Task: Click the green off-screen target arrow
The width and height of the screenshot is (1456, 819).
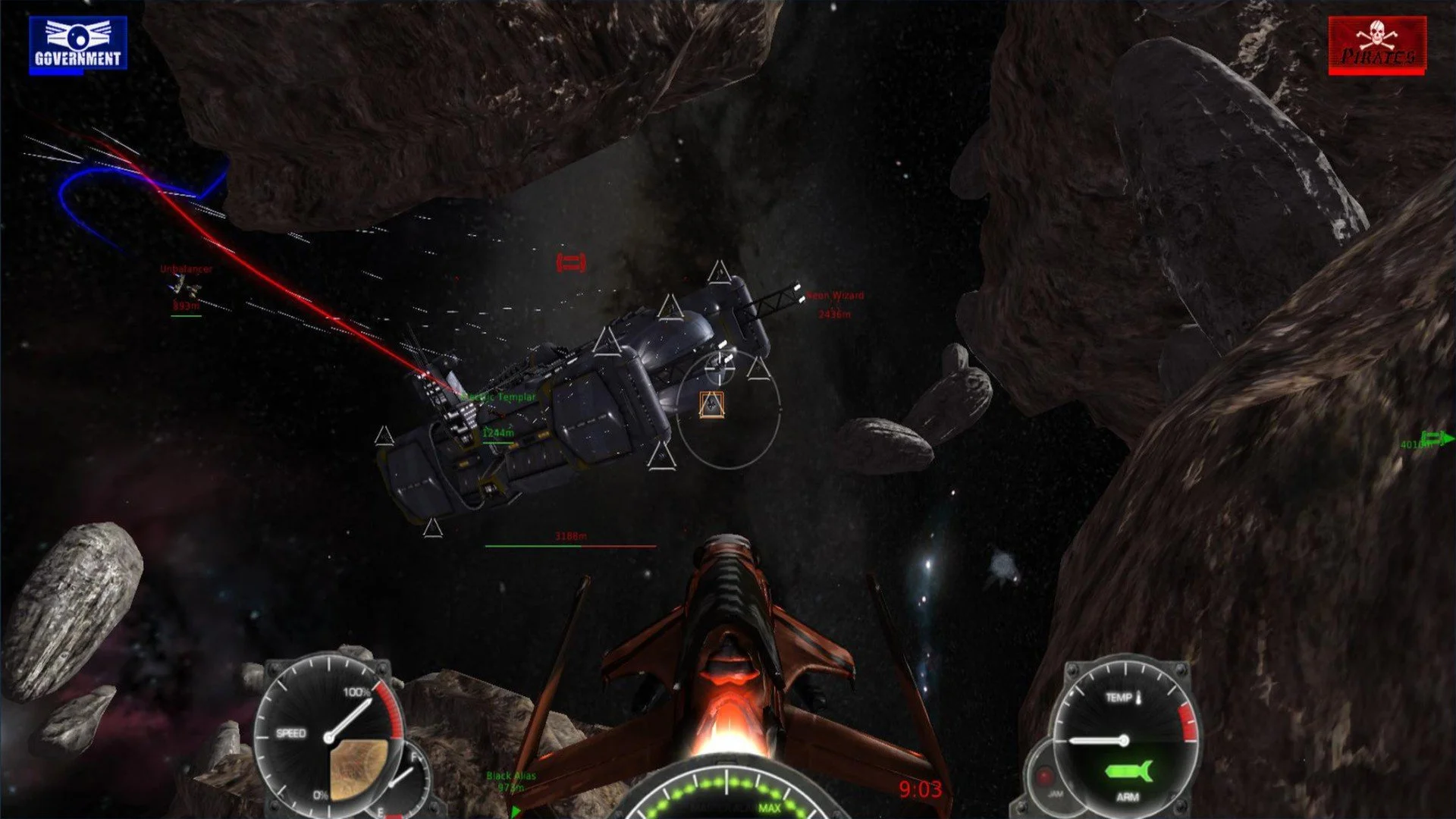Action: tap(1438, 438)
